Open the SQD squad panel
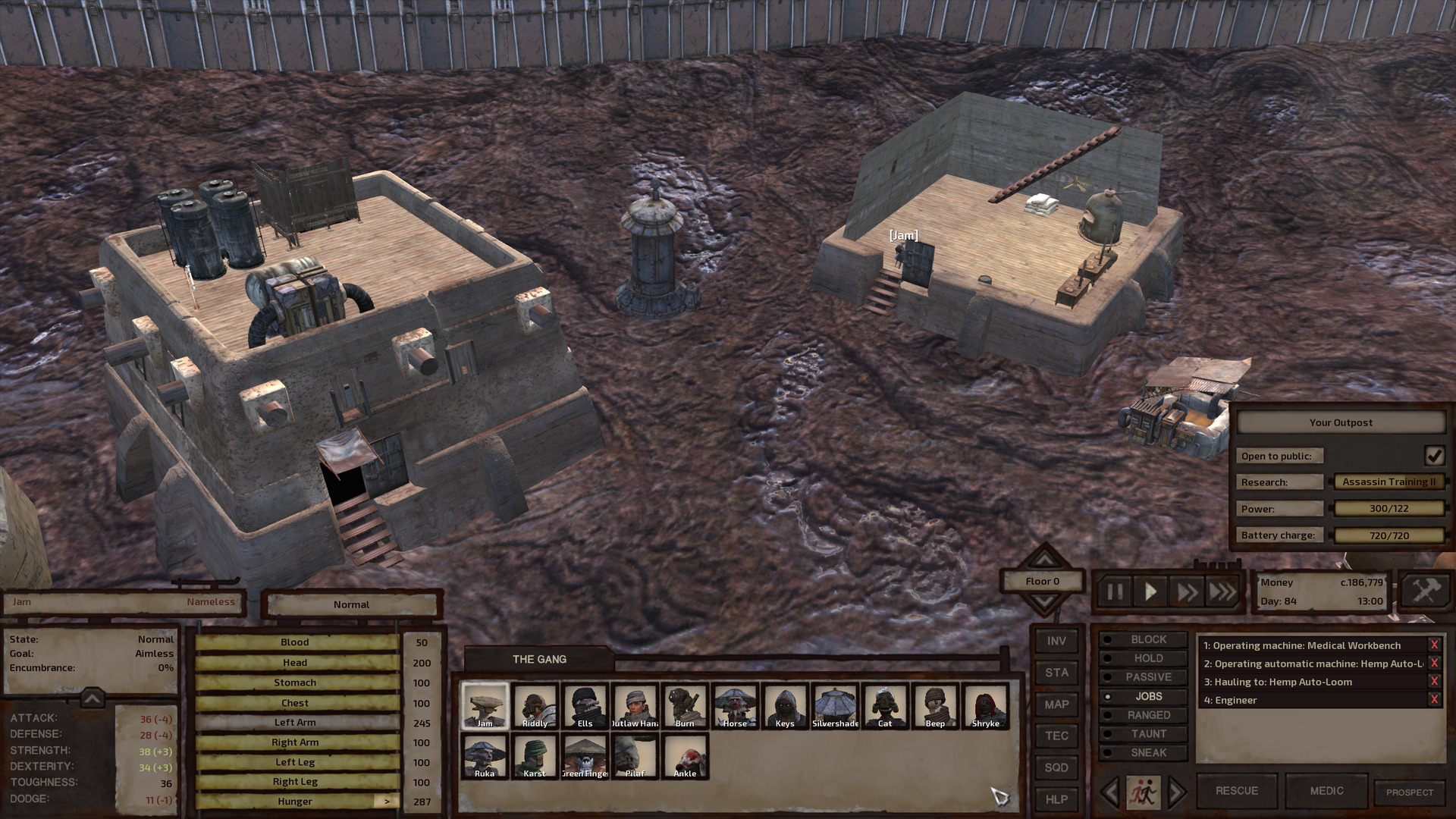 tap(1056, 767)
